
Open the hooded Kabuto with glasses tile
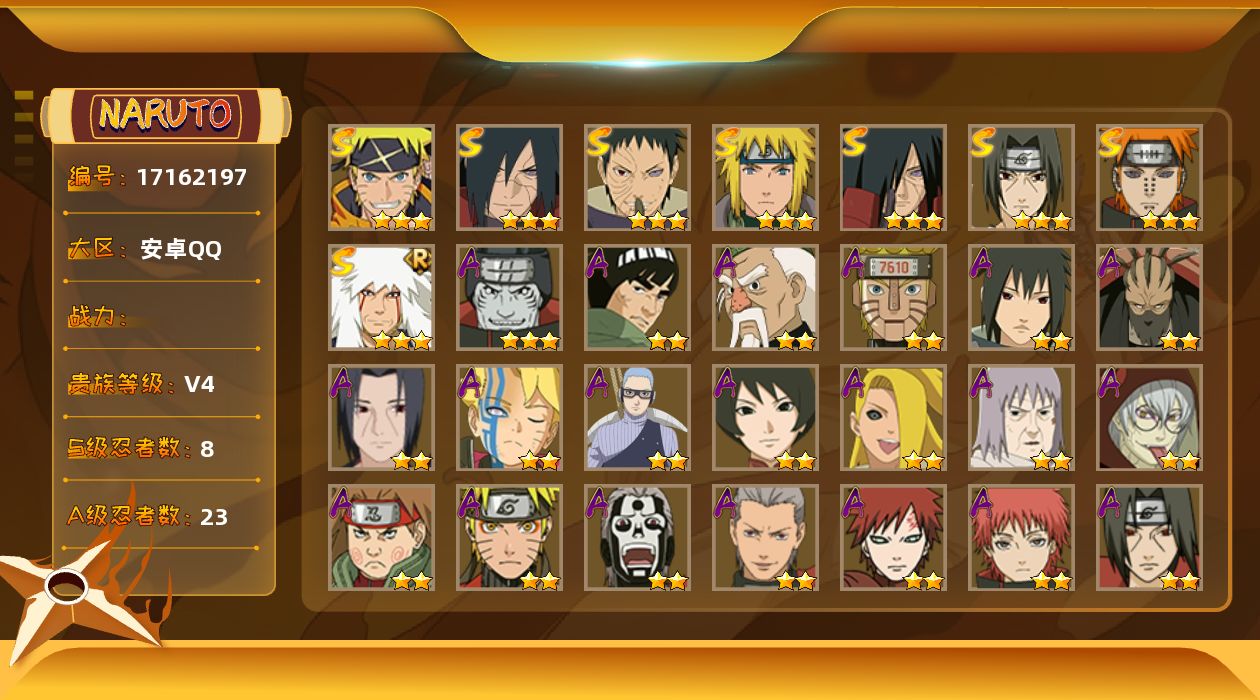click(x=1149, y=417)
